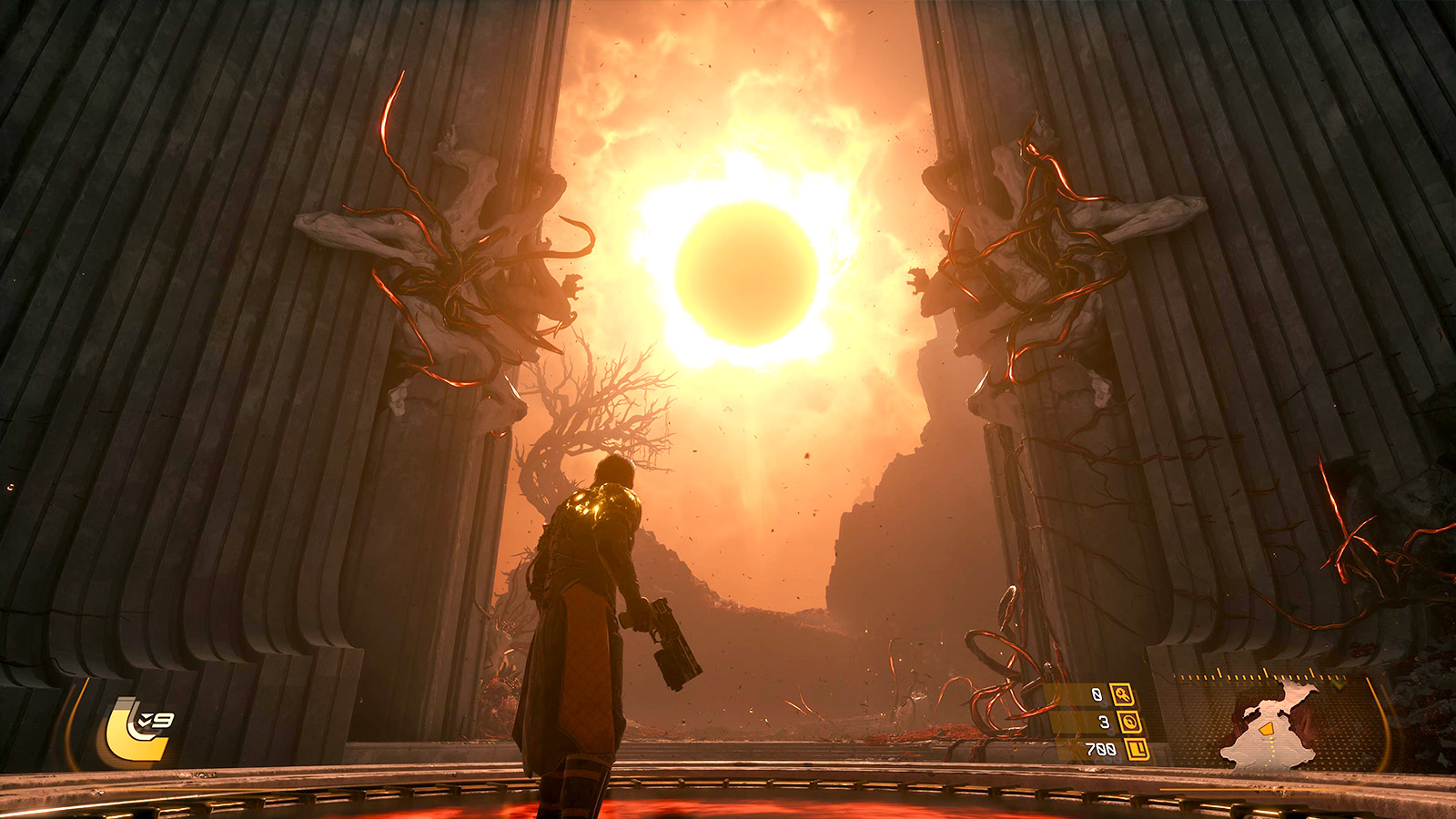Image resolution: width=1456 pixels, height=819 pixels.
Task: Select the reserve ammo count 9
Action: [x=163, y=721]
